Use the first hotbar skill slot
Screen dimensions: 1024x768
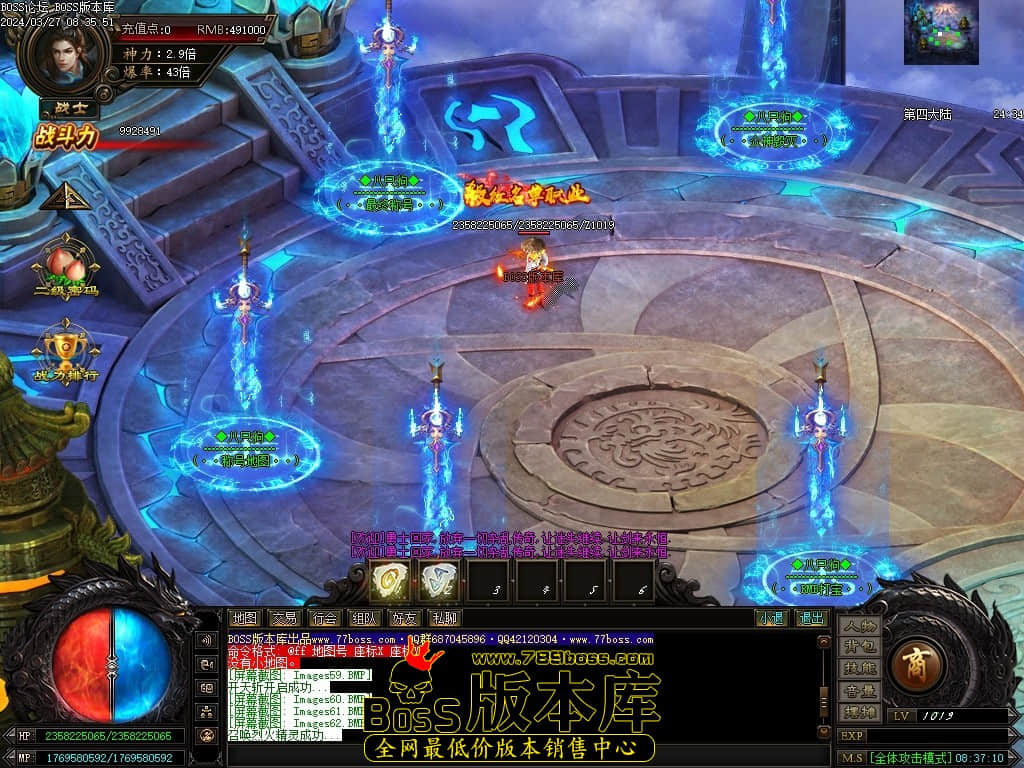point(390,580)
